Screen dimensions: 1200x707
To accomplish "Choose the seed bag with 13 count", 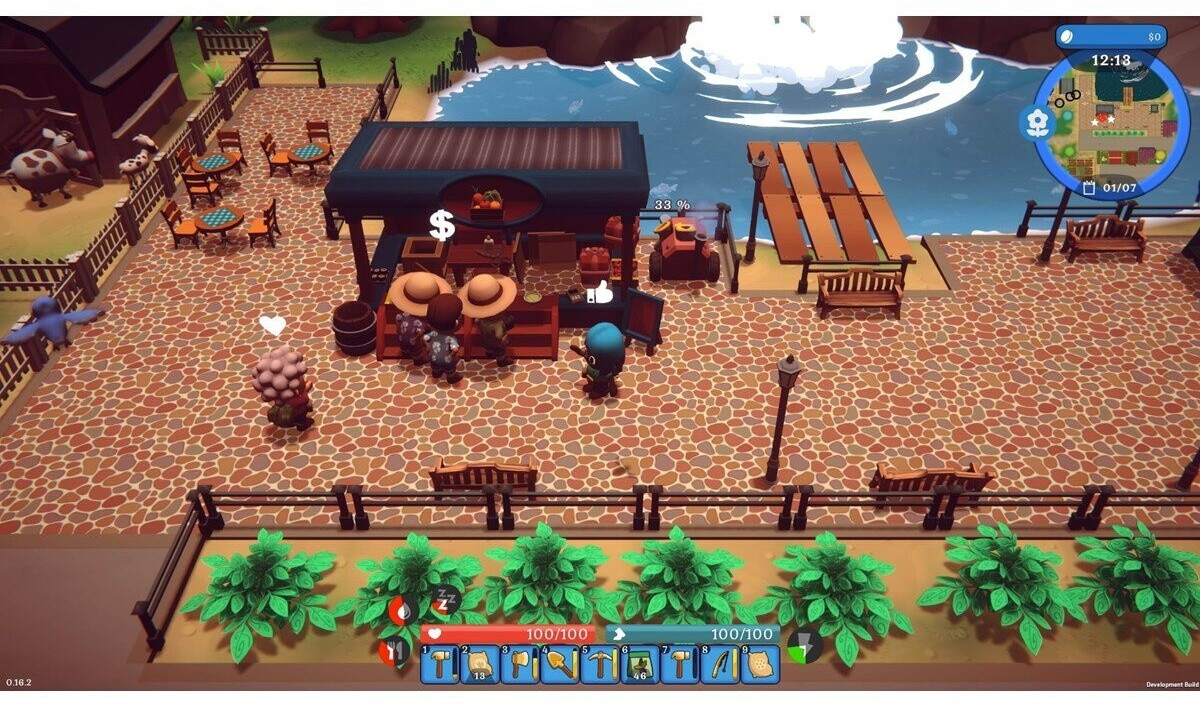I will point(480,664).
